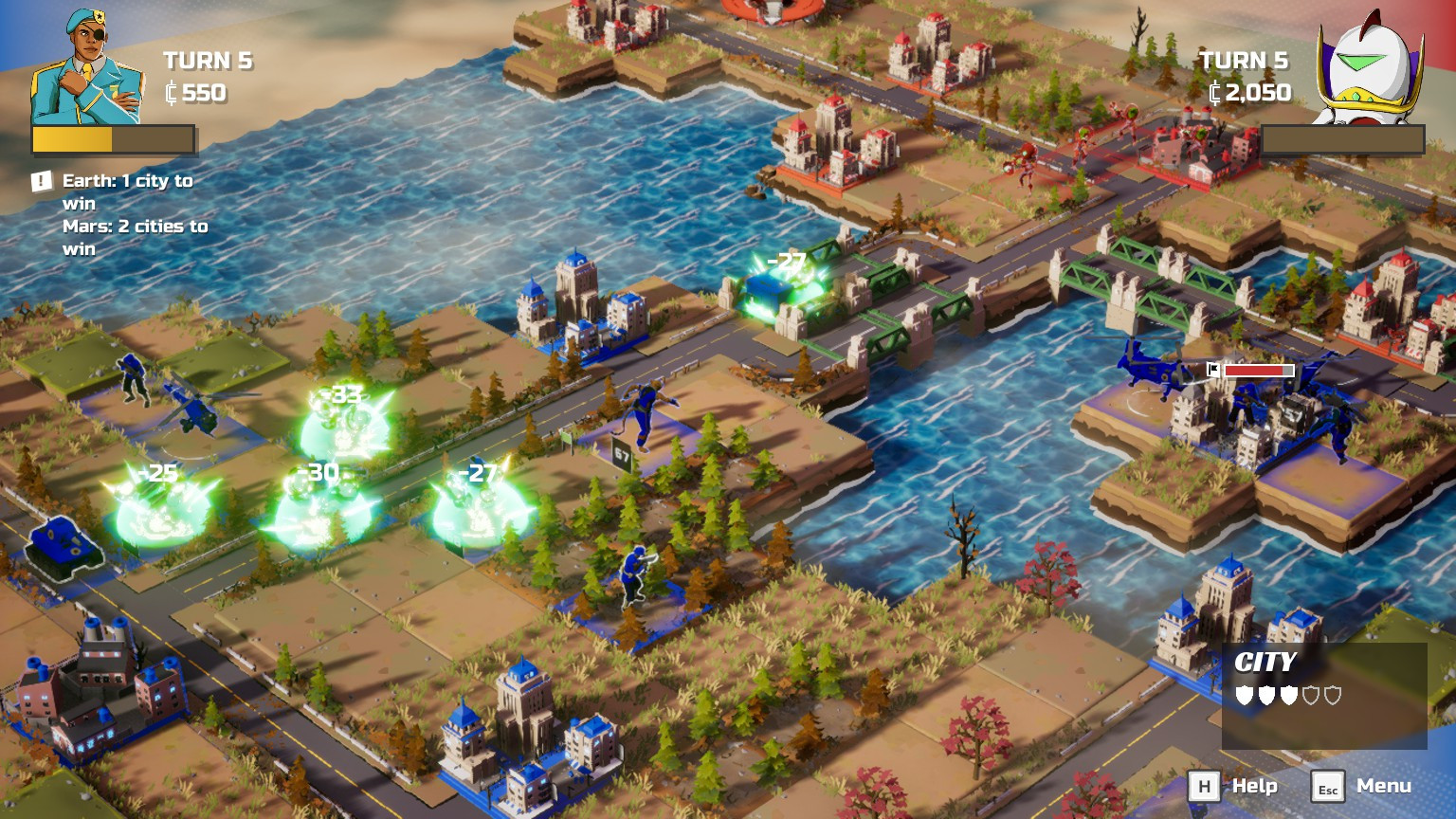Click the TURN 5 header on the left
Viewport: 1456px width, 819px height.
[207, 61]
